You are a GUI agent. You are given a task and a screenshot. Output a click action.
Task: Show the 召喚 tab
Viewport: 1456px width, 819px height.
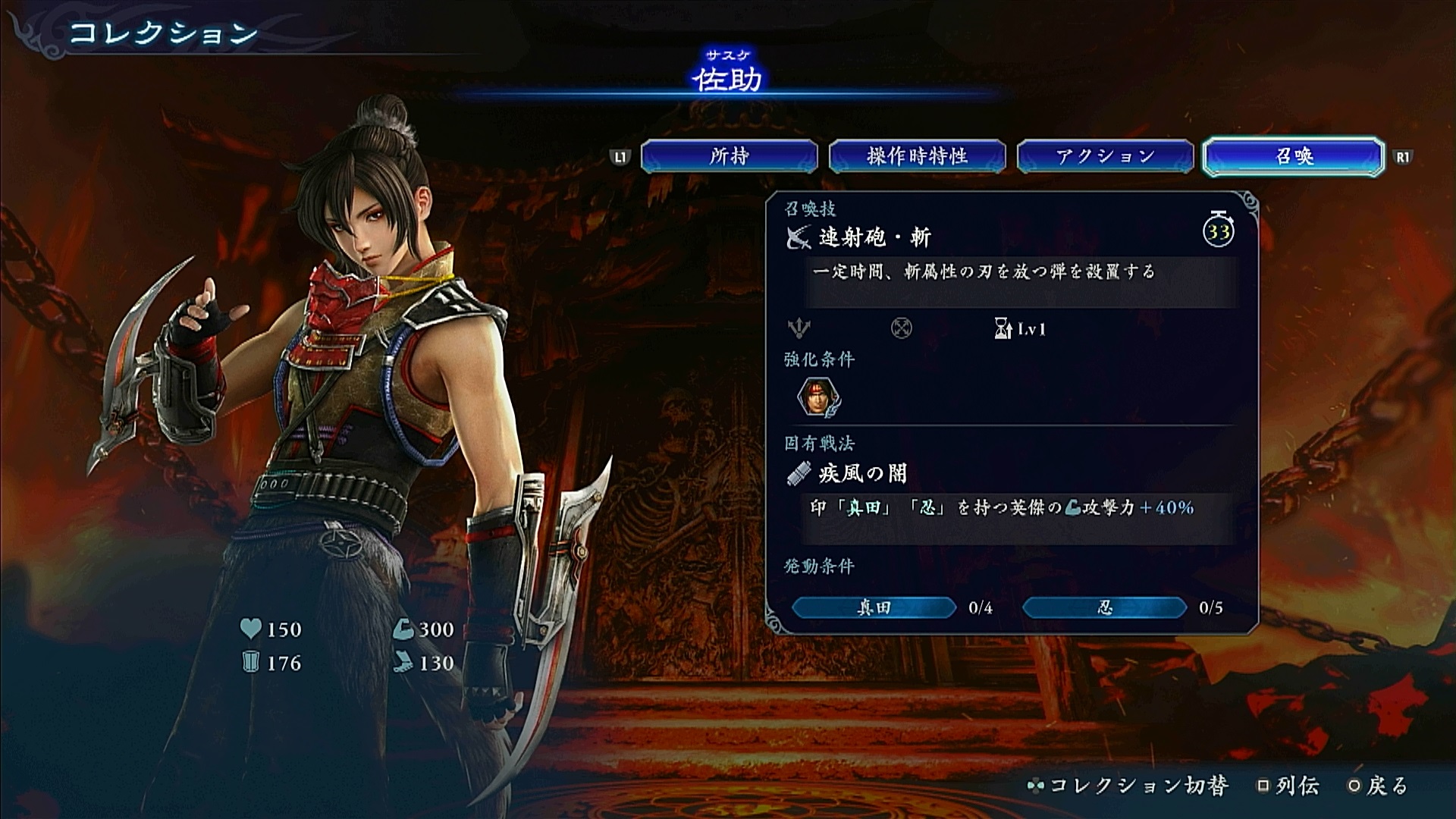1294,156
